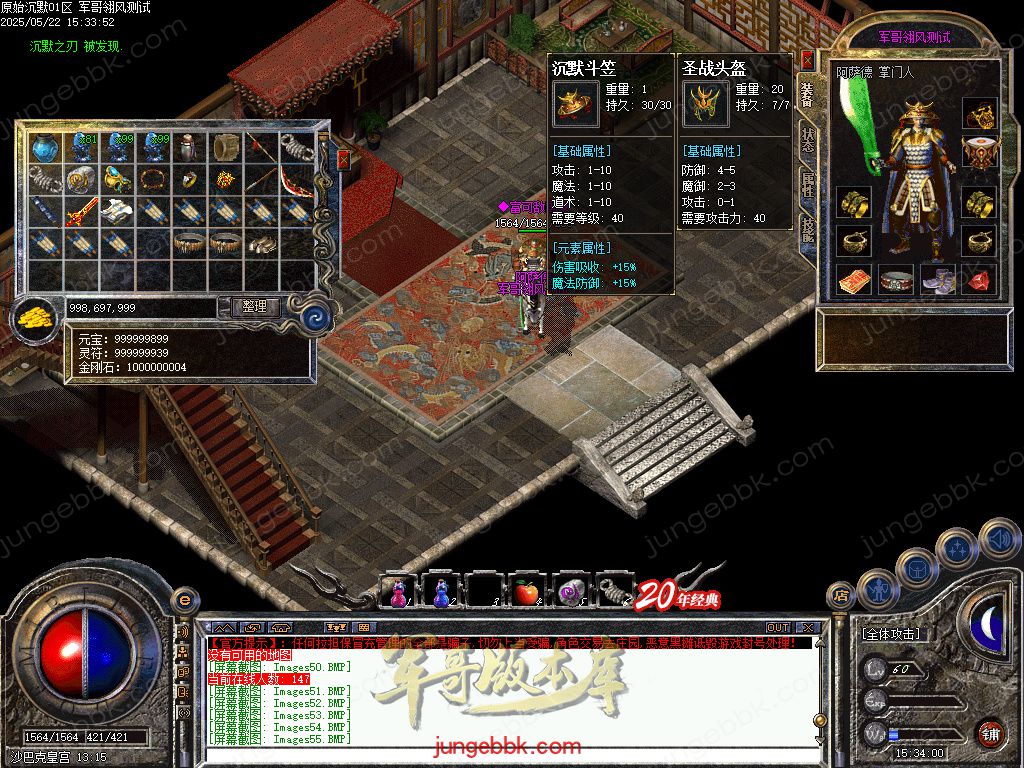Select the blue round jar in the bag
Image resolution: width=1024 pixels, height=768 pixels.
[44, 148]
